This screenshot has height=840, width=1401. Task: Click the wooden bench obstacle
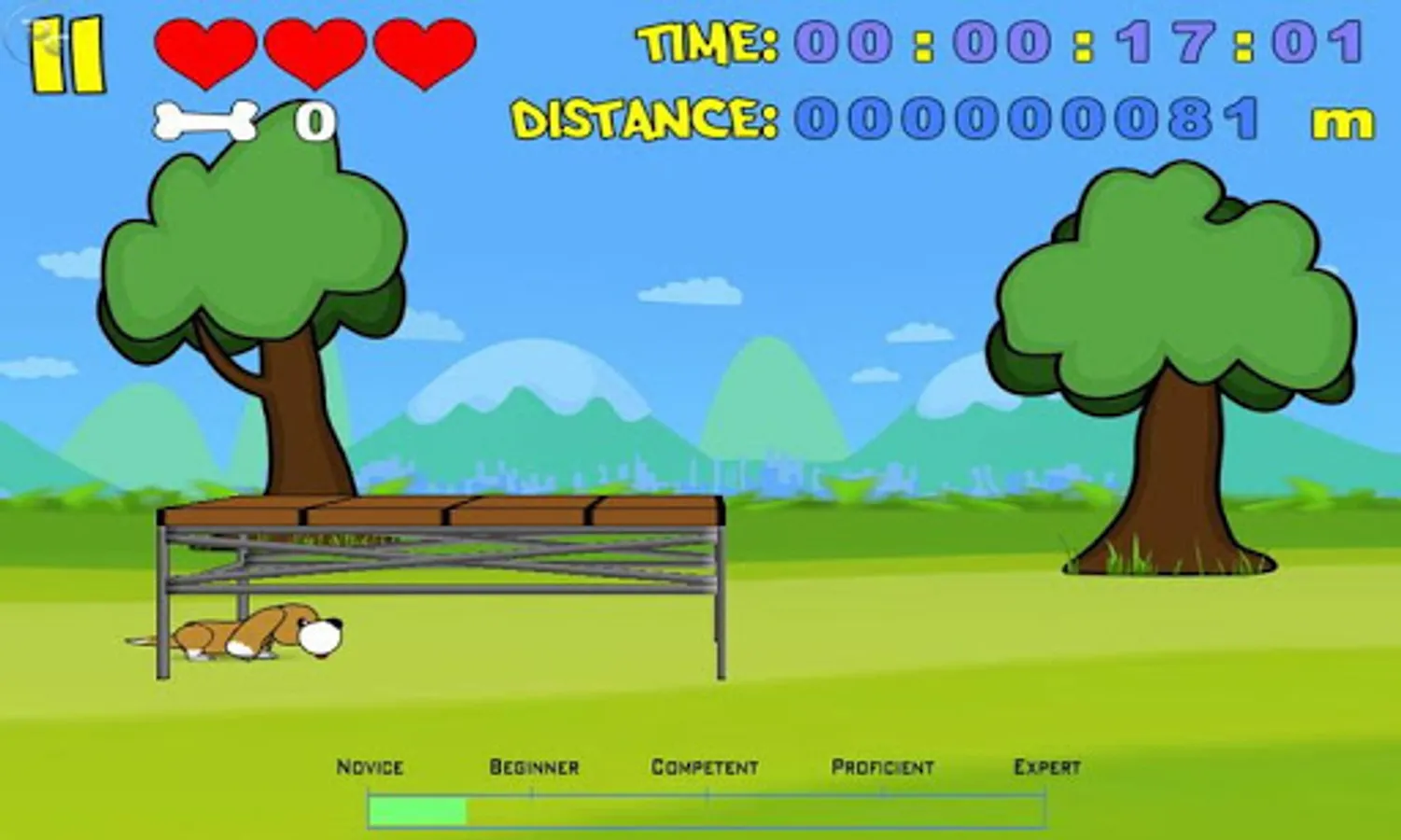click(439, 560)
